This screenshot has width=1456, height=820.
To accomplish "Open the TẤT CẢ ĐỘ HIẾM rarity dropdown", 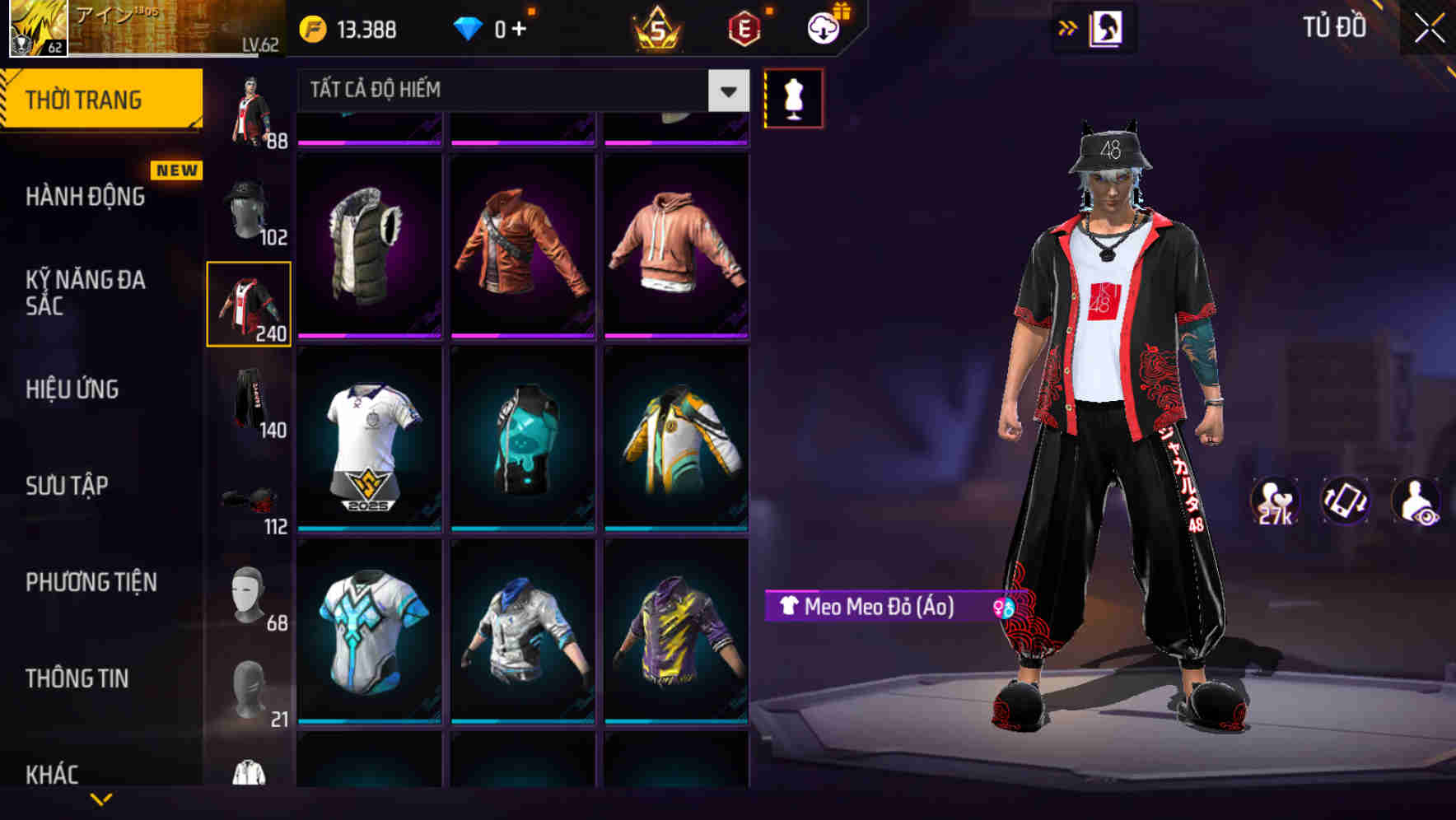I will pos(511,91).
